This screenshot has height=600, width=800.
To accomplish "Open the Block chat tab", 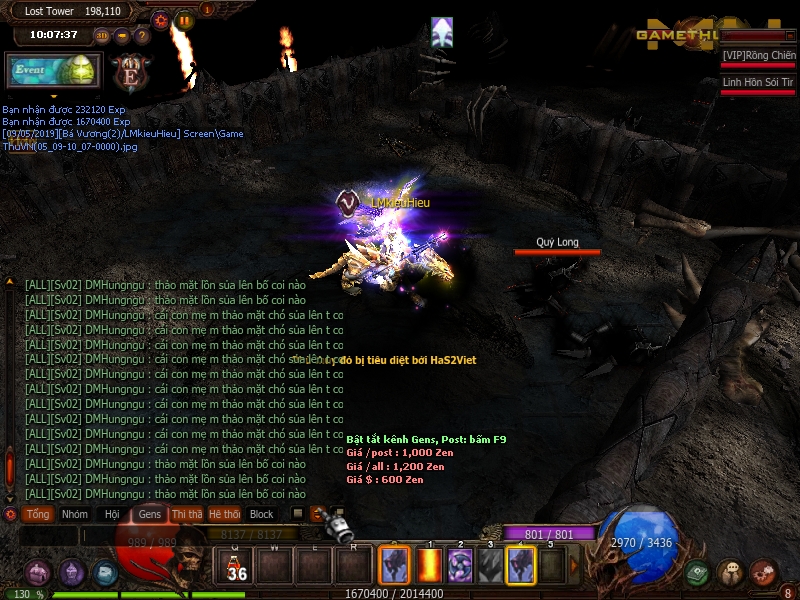I will [261, 514].
